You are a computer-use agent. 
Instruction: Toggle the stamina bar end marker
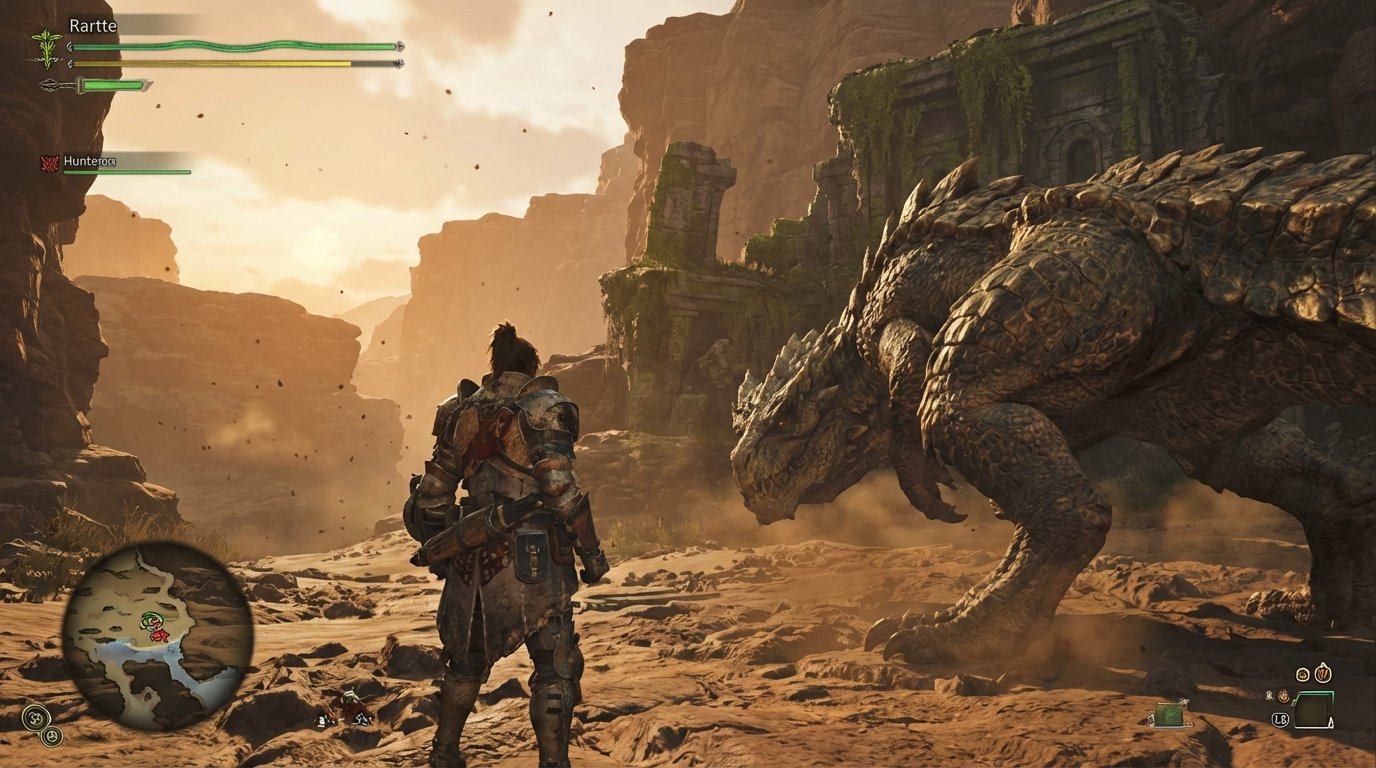398,62
